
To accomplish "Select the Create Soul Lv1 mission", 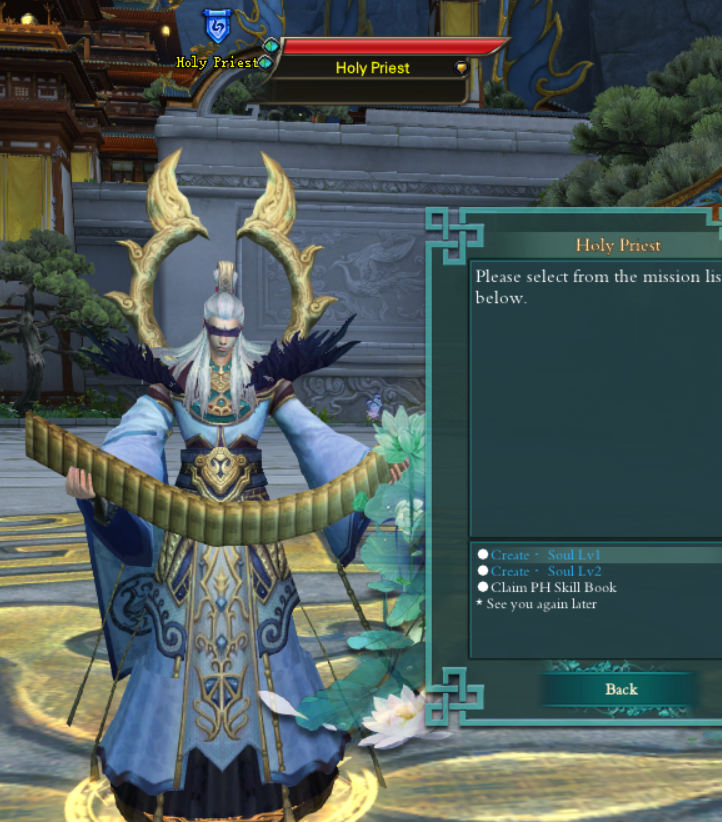I will click(x=545, y=555).
